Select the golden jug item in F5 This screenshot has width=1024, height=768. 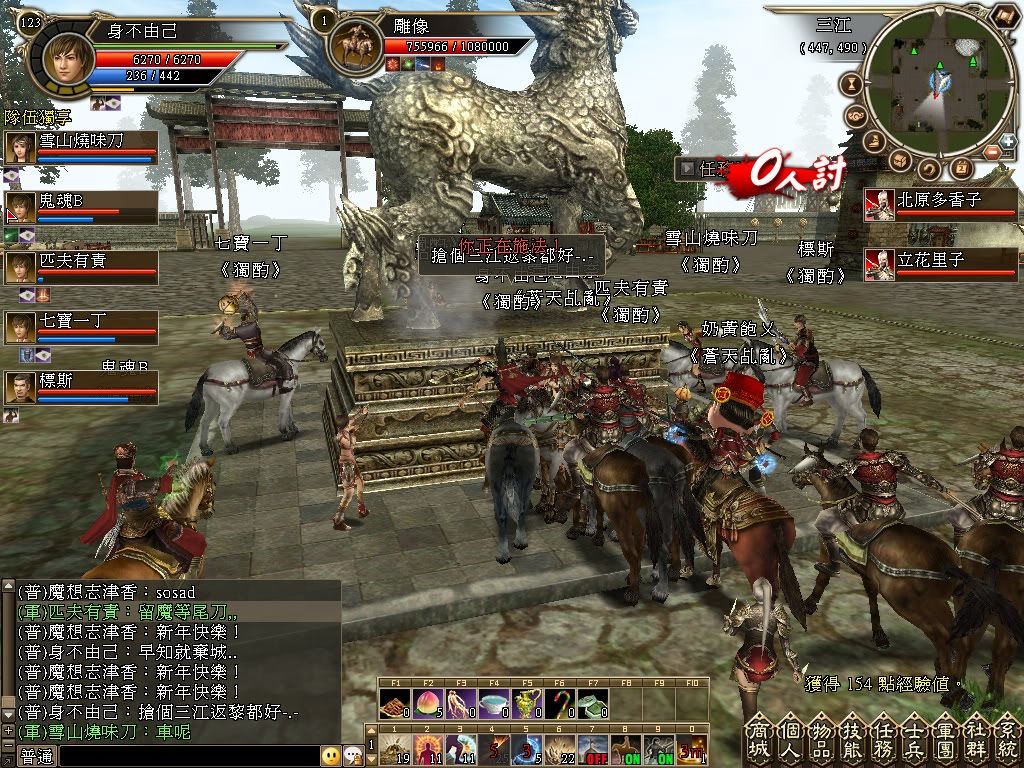(526, 704)
